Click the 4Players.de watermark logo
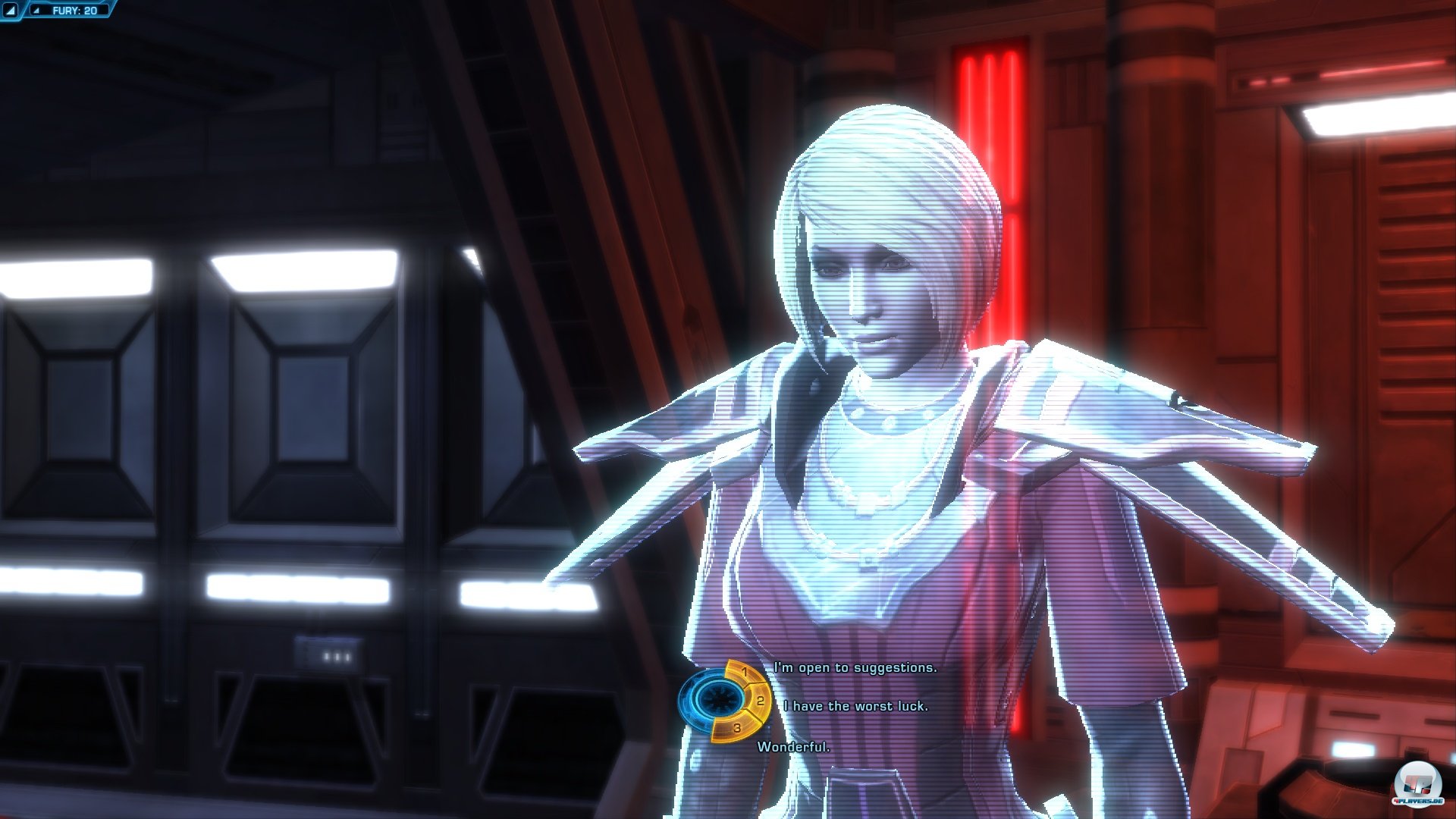 (x=1417, y=781)
